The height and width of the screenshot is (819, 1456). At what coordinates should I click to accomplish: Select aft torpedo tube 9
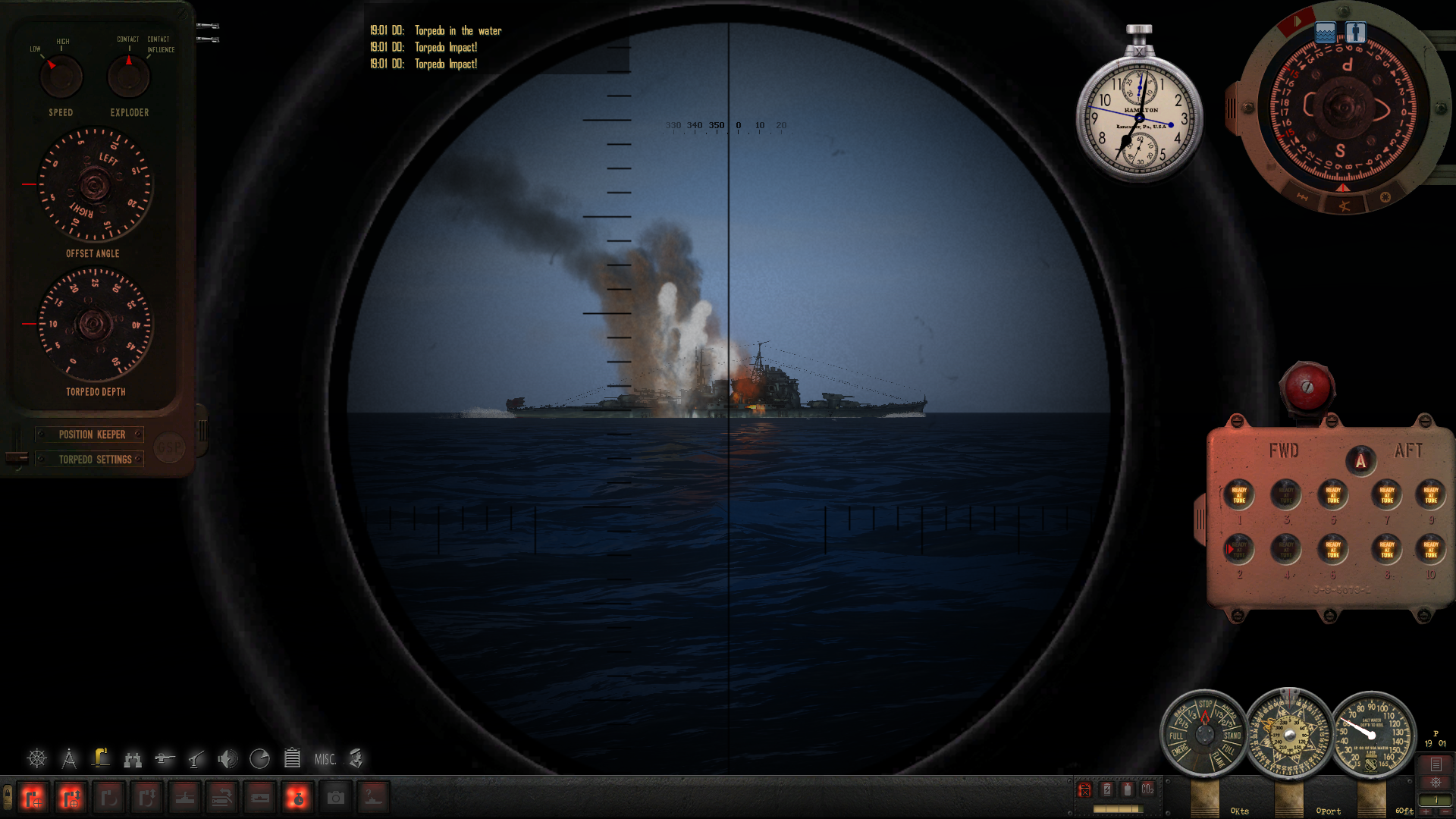coord(1430,495)
